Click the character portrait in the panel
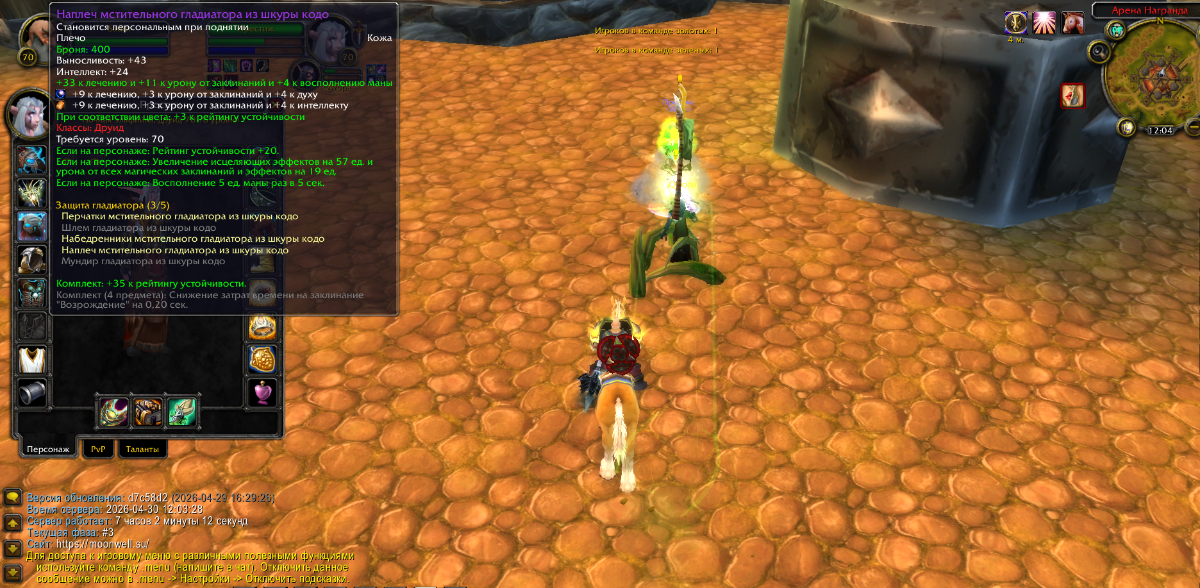 (x=32, y=115)
